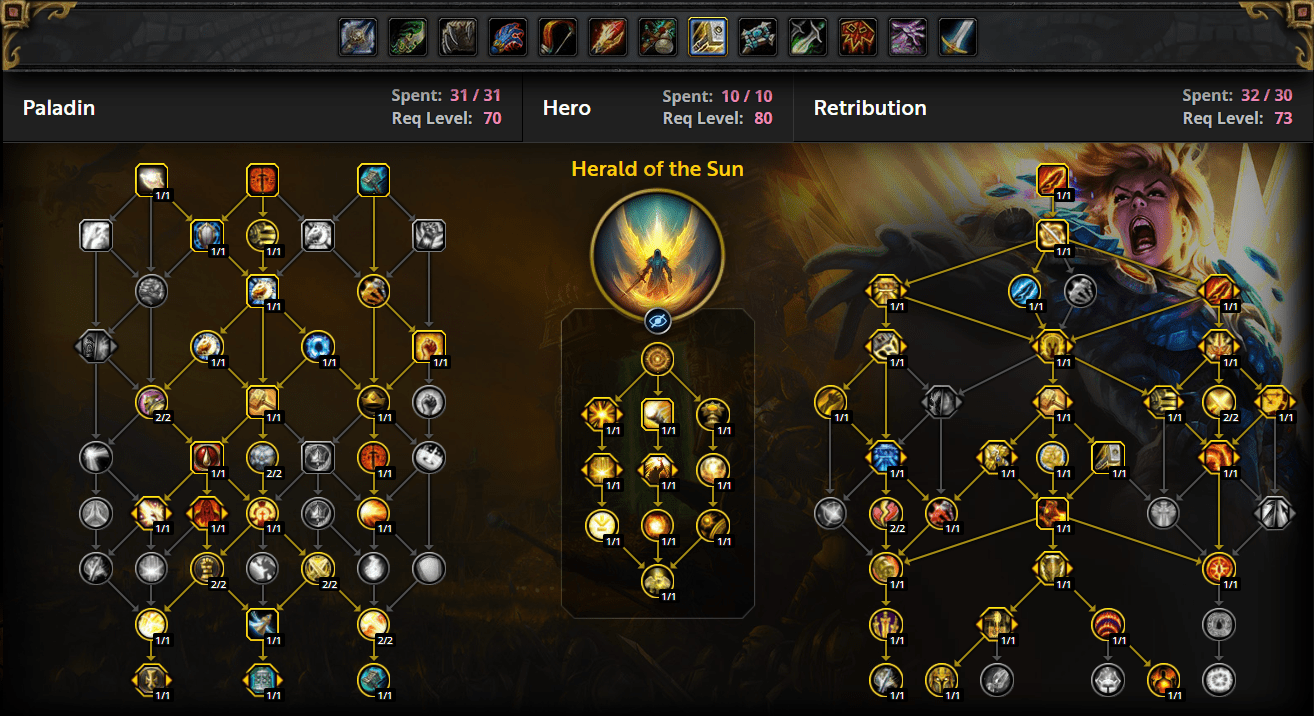Toggle the eye icon under the hero portrait
The height and width of the screenshot is (716, 1314).
click(657, 320)
